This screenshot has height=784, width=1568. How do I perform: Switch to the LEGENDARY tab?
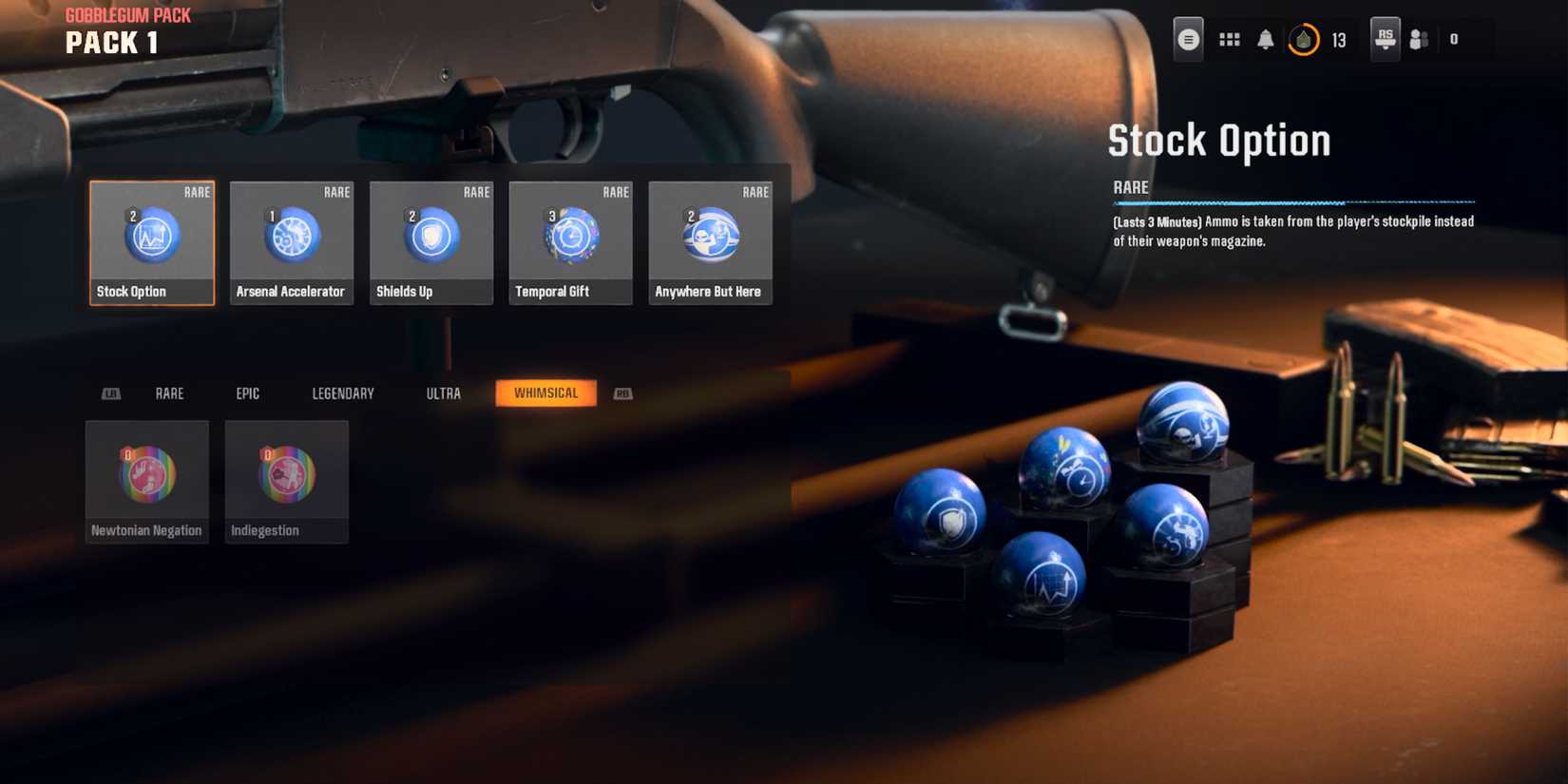[x=342, y=392]
